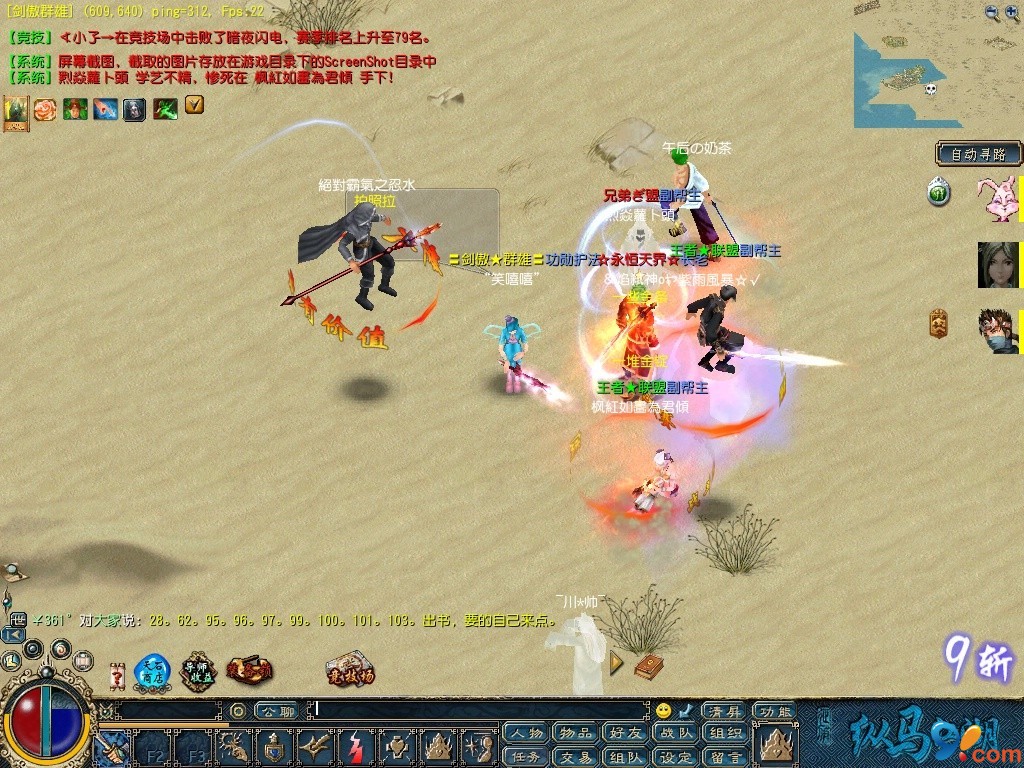This screenshot has width=1024, height=768.
Task: Activate the red lightning bolt skill
Action: (x=356, y=746)
